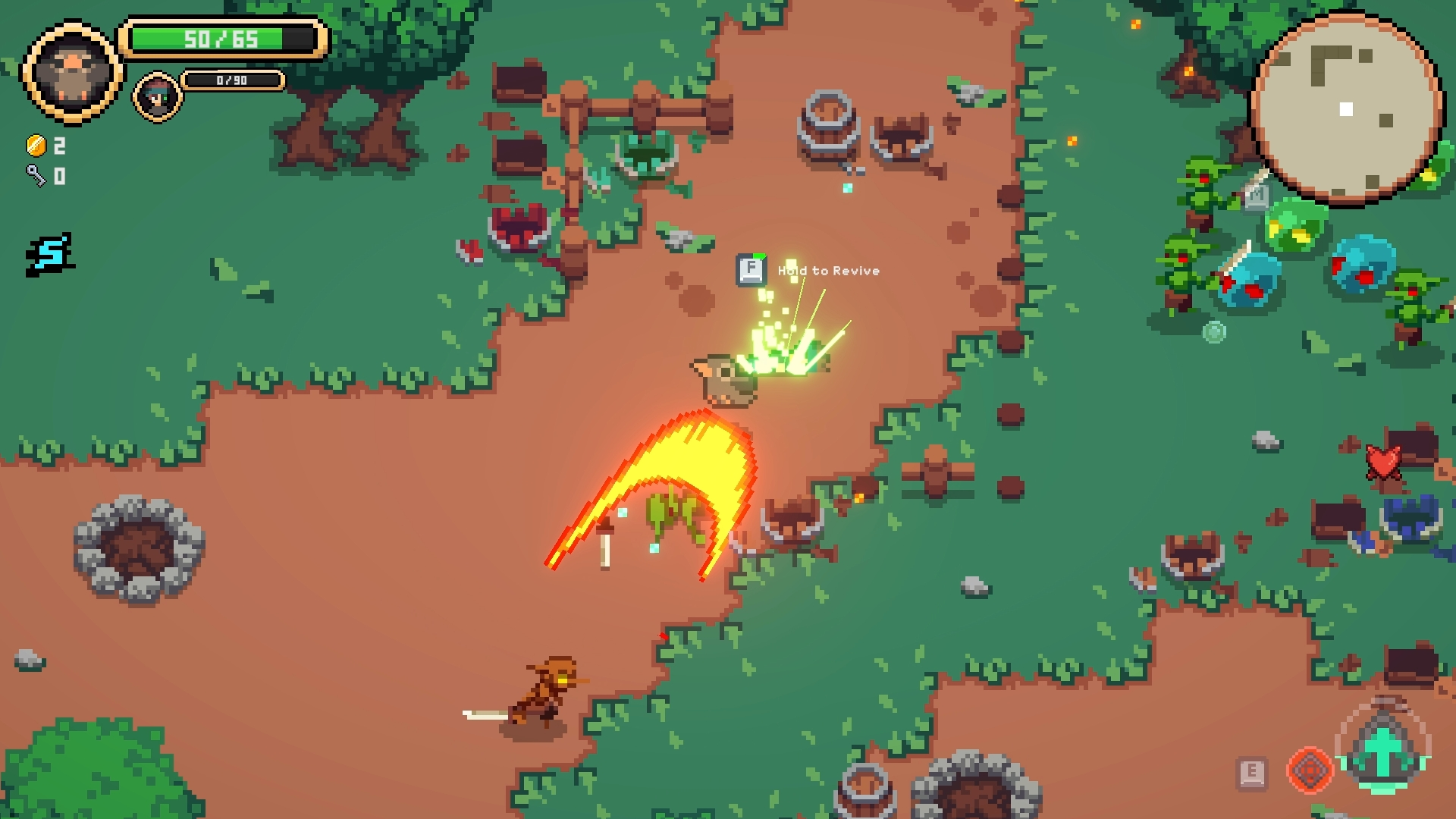Image resolution: width=1456 pixels, height=819 pixels.
Task: Click the gold coin counter icon
Action: pos(36,145)
